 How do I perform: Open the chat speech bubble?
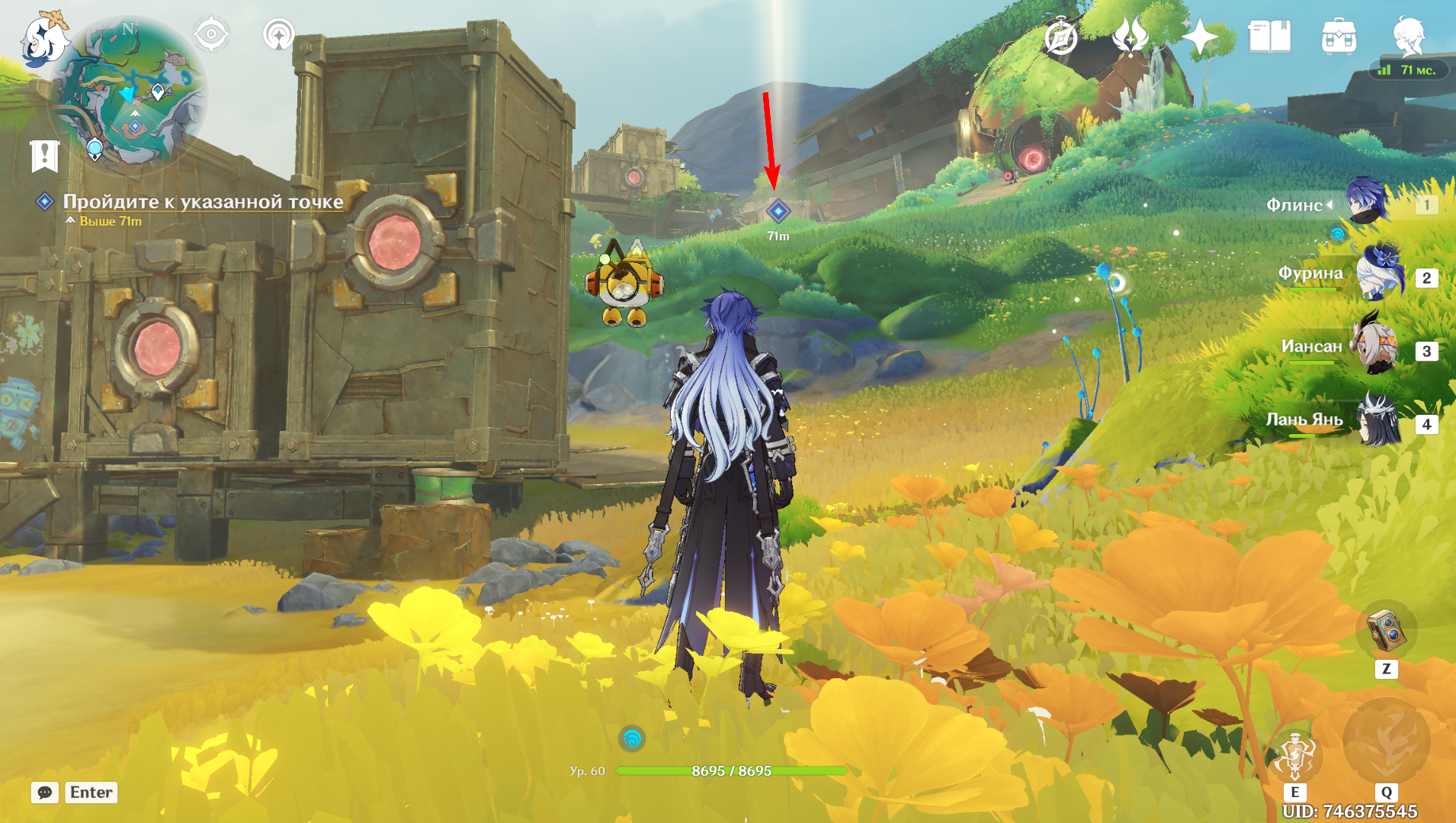[x=45, y=792]
